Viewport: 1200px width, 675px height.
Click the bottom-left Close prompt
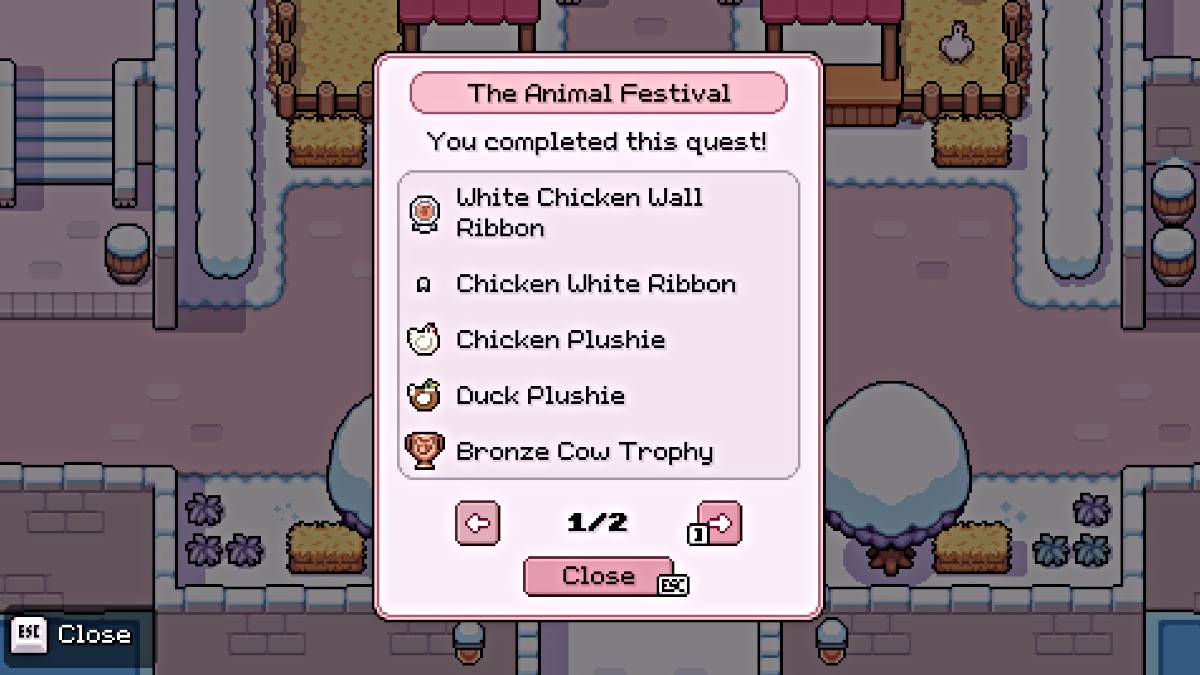[x=72, y=635]
